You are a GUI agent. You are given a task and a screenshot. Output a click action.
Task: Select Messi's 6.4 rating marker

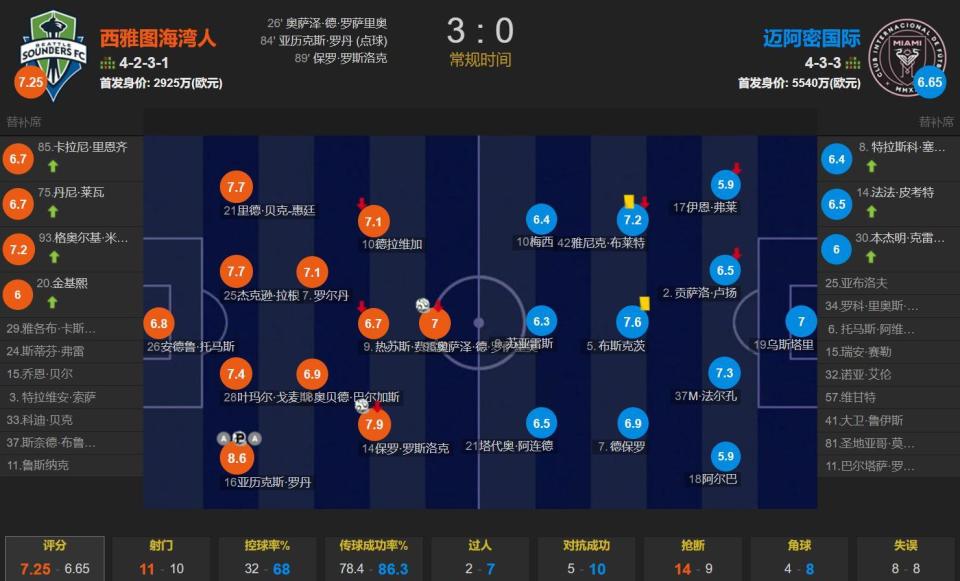[541, 221]
